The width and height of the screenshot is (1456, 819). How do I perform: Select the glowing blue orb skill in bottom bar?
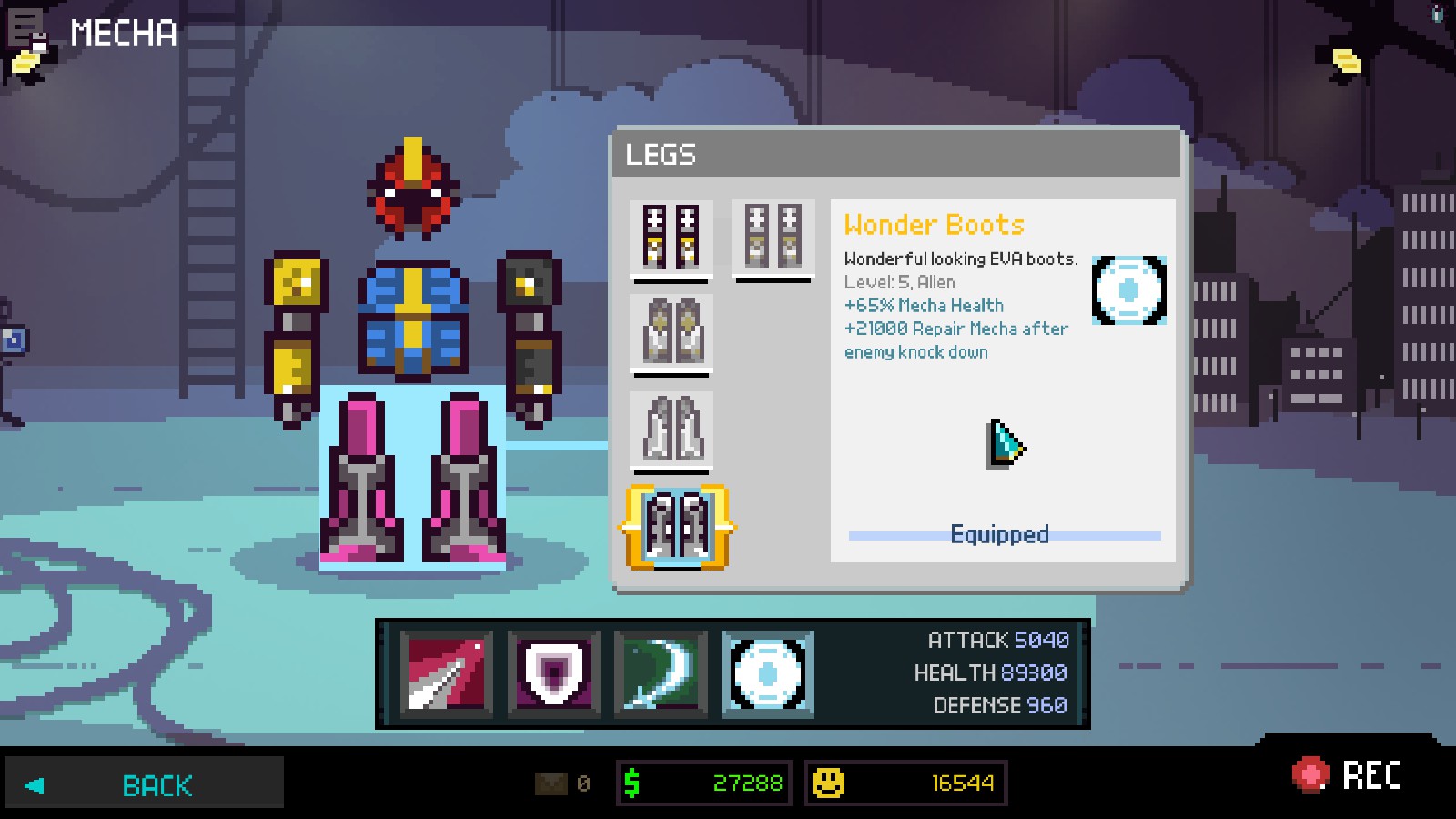(x=768, y=673)
